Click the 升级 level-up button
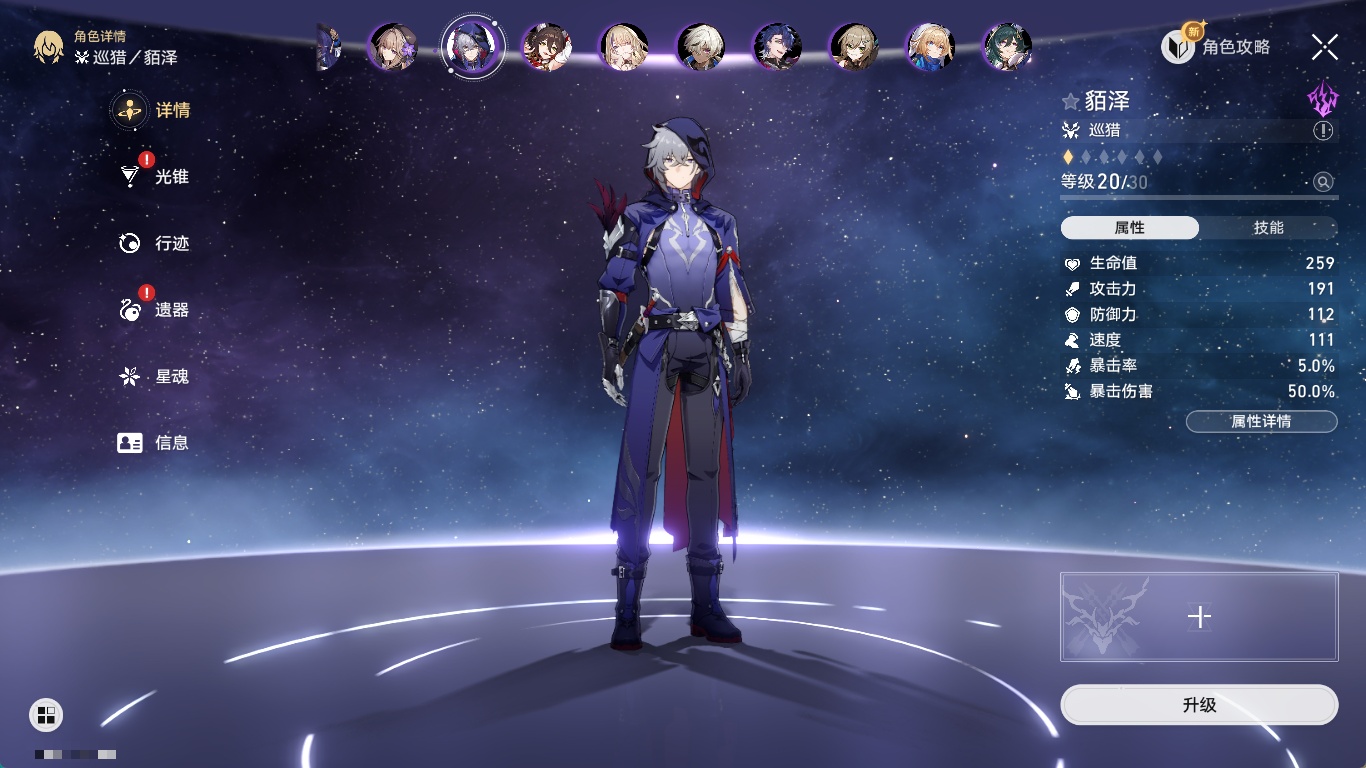Viewport: 1366px width, 768px height. tap(1199, 705)
